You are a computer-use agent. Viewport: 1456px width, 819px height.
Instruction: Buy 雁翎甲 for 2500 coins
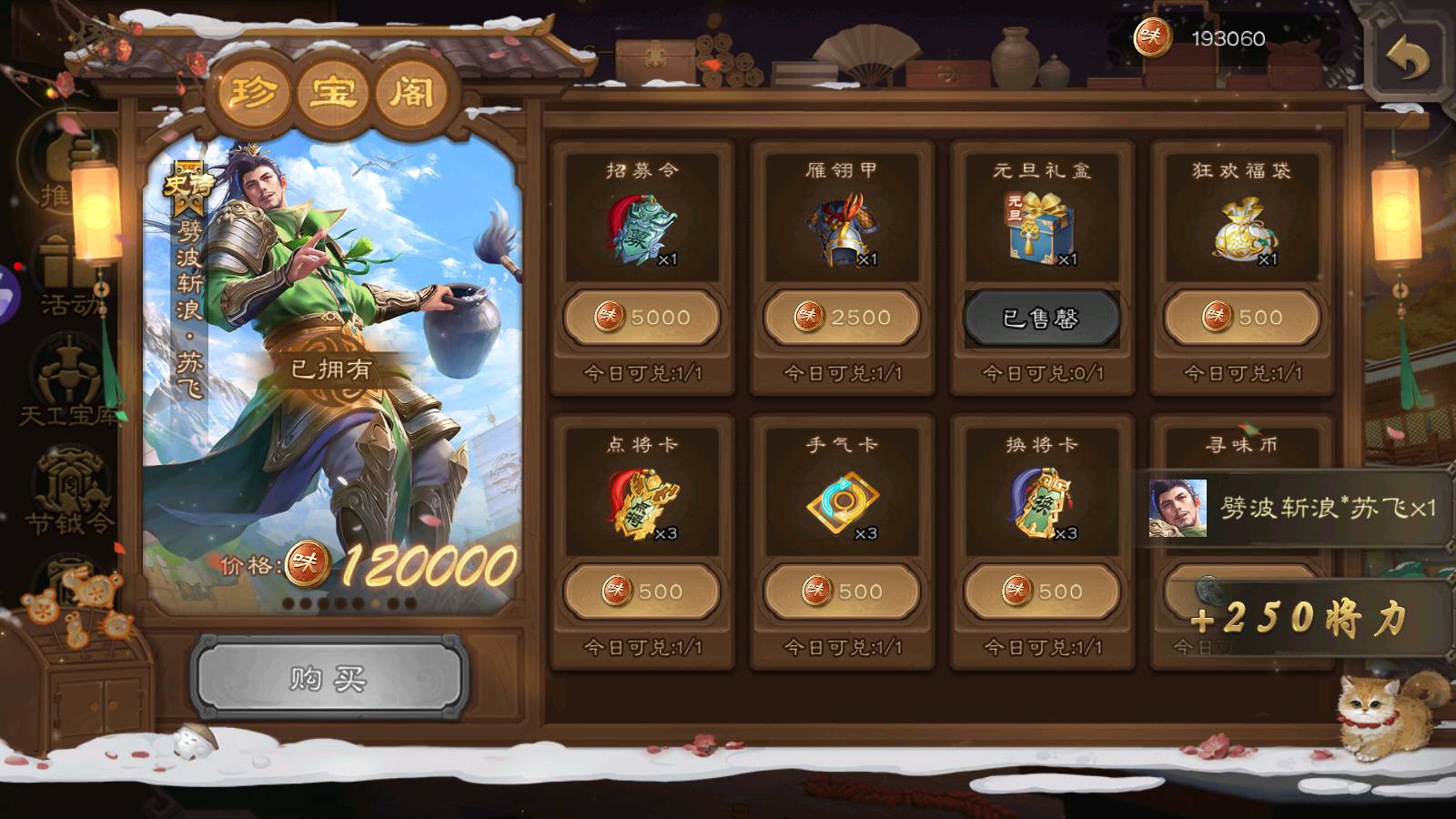842,318
